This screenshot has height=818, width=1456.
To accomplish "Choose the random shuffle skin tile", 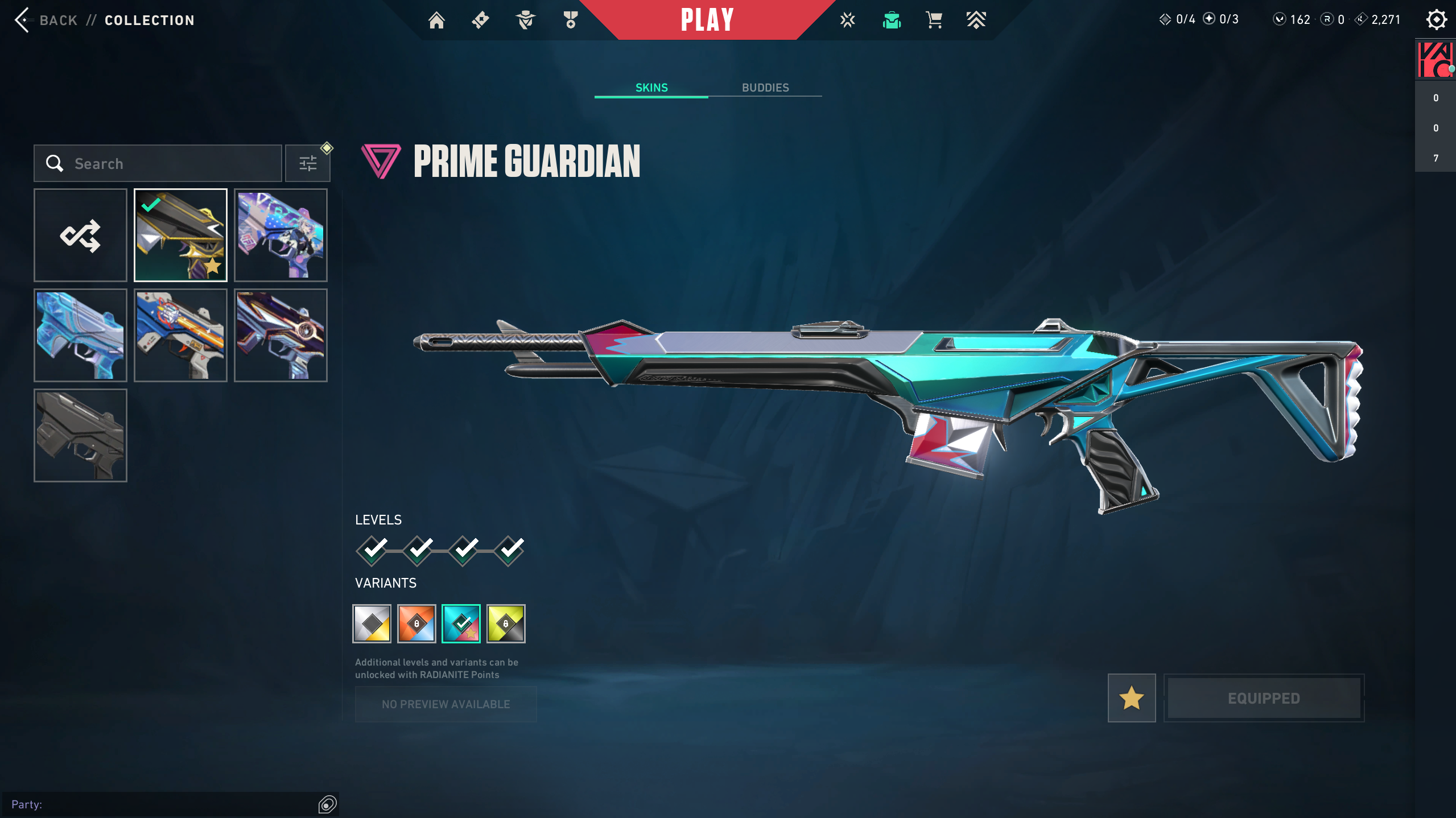I will [x=80, y=236].
